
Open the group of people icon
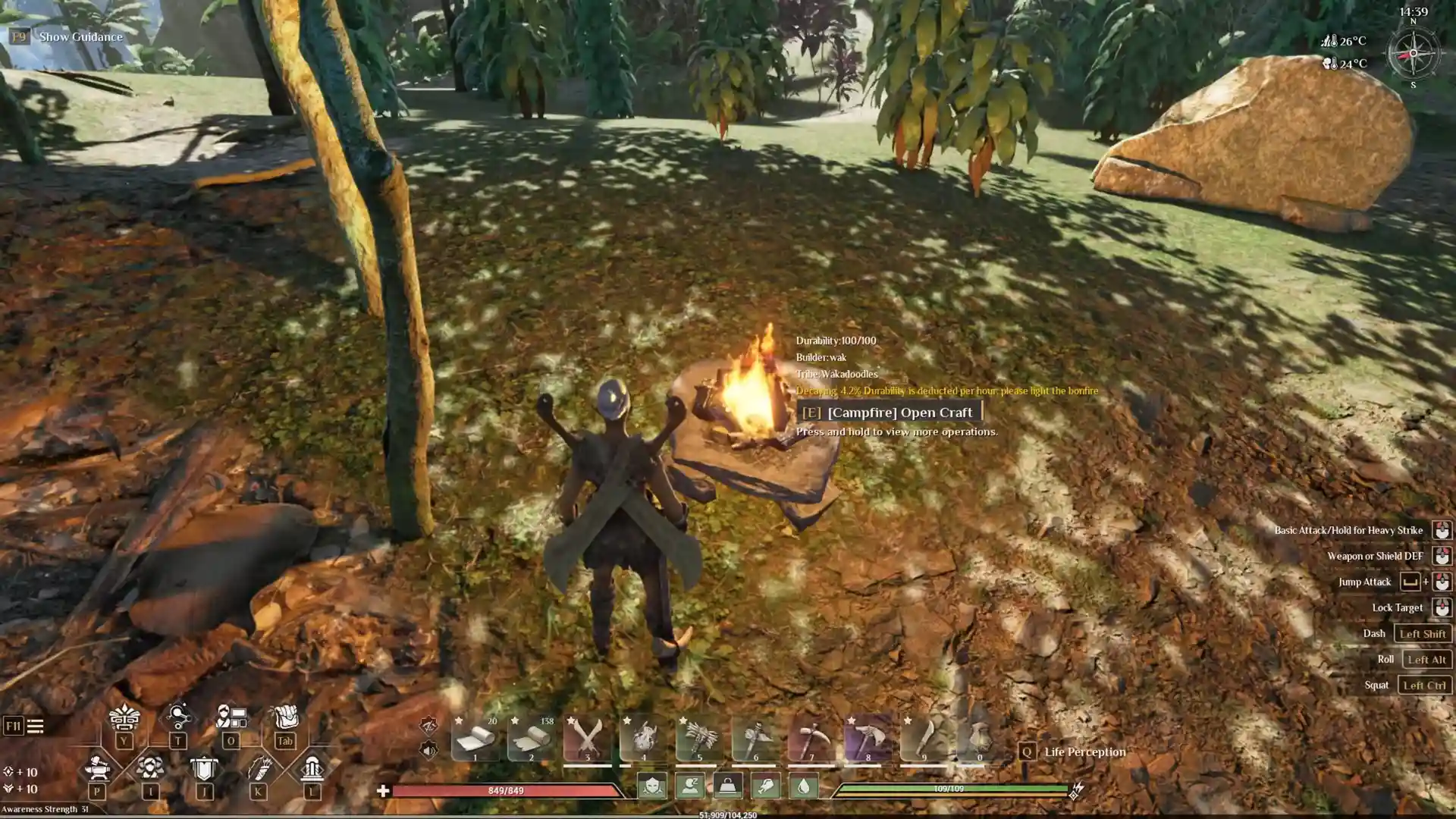tap(150, 768)
